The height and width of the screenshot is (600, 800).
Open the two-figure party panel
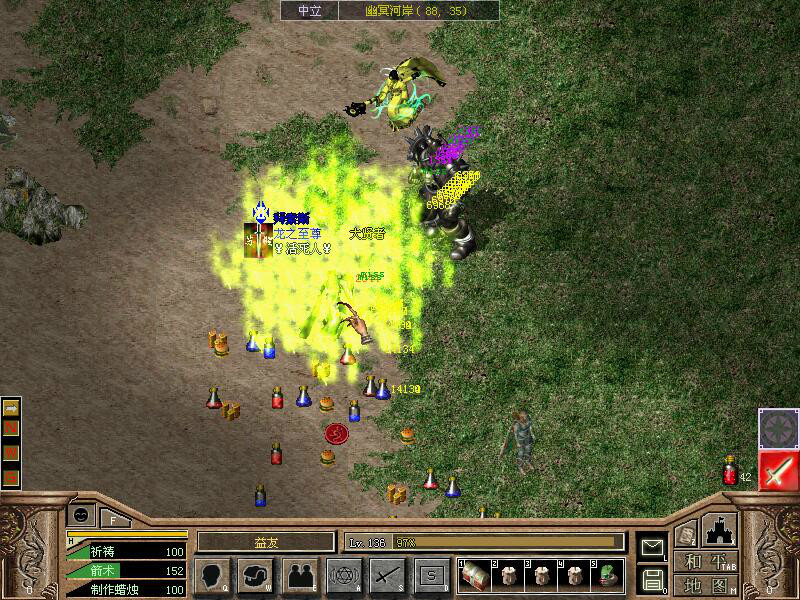click(x=298, y=576)
